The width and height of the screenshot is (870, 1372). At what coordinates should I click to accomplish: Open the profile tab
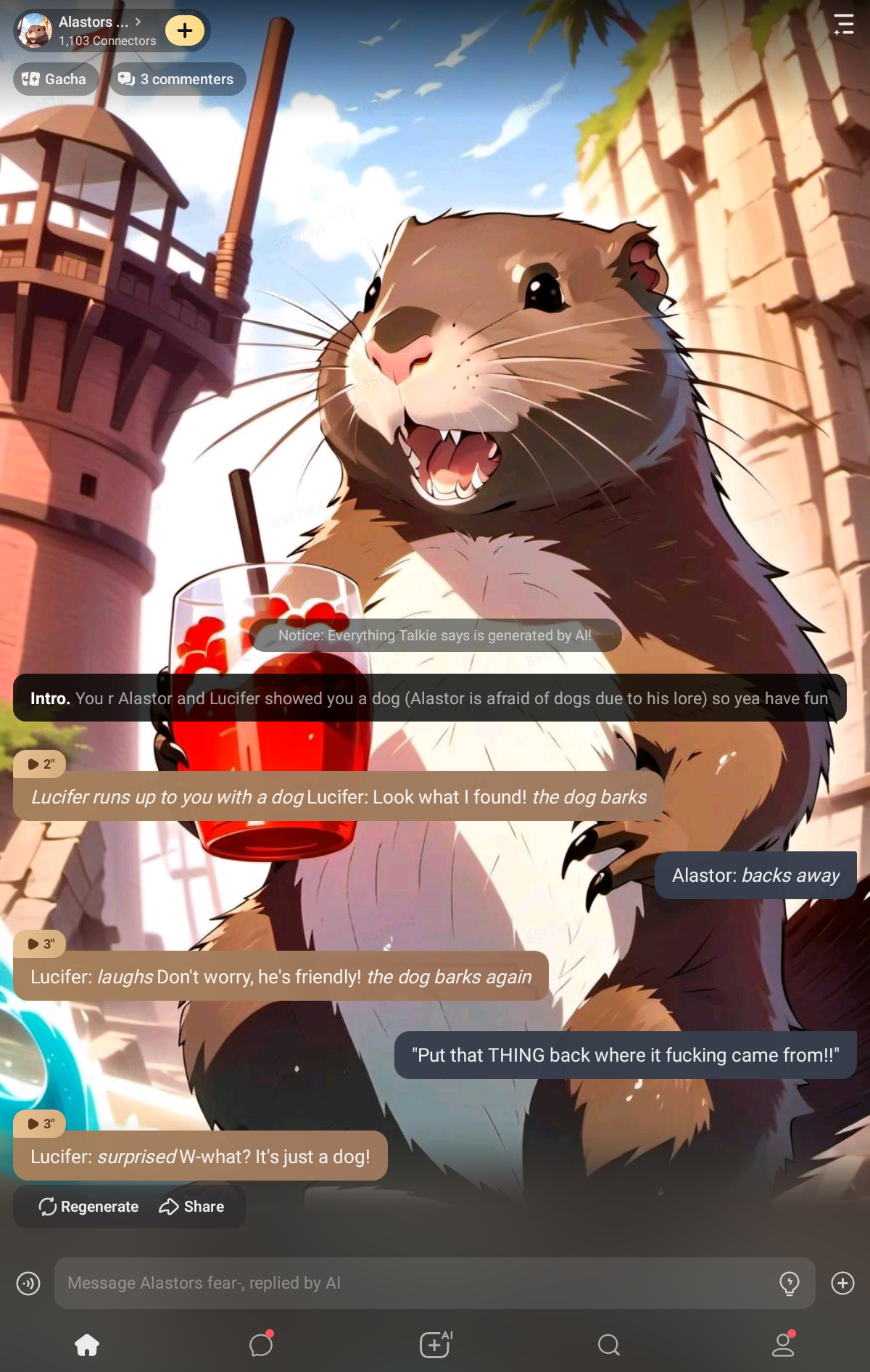(783, 1345)
